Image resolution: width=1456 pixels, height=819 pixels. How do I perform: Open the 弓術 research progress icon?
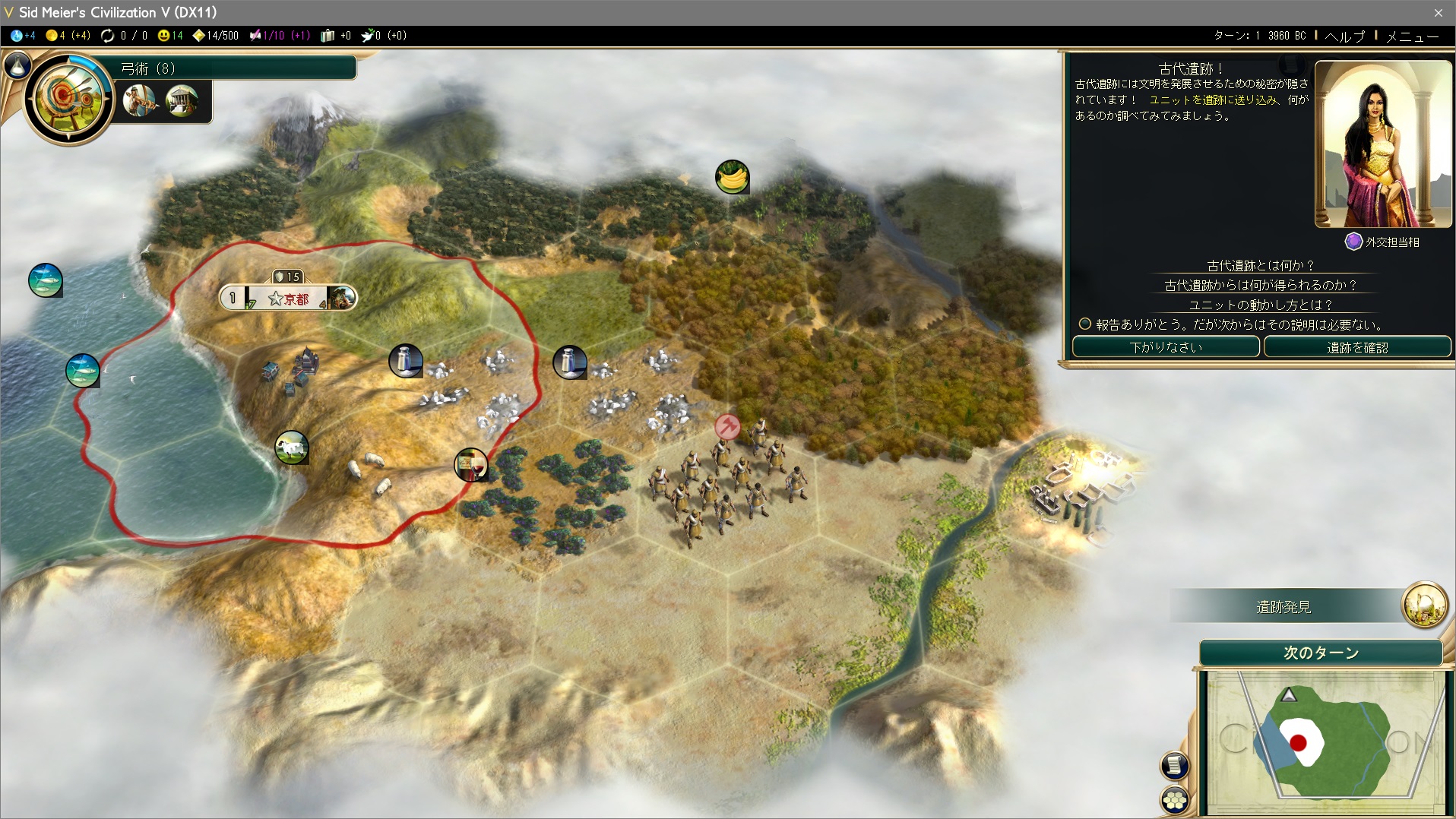[x=69, y=98]
